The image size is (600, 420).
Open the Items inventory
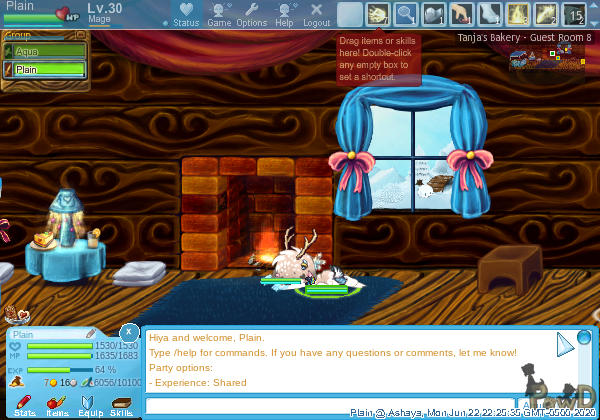(x=57, y=404)
